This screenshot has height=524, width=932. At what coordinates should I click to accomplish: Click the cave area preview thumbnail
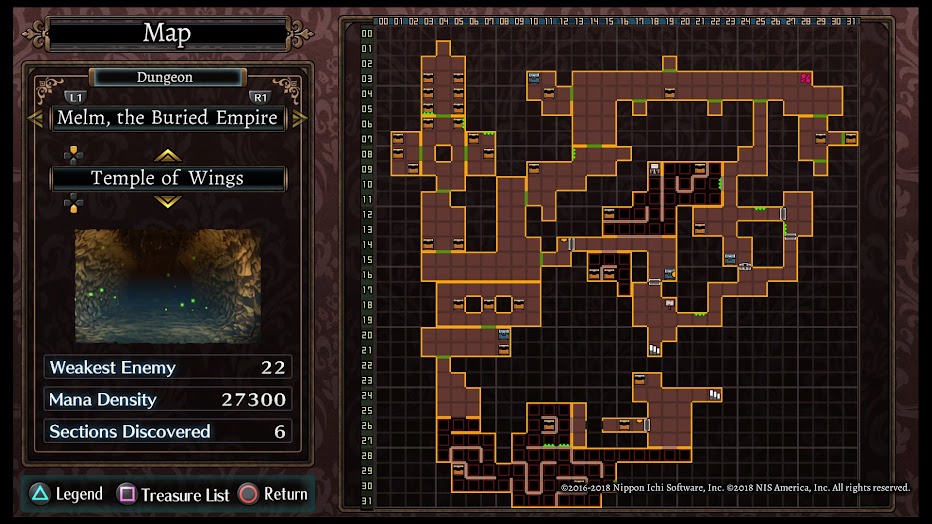[x=168, y=286]
